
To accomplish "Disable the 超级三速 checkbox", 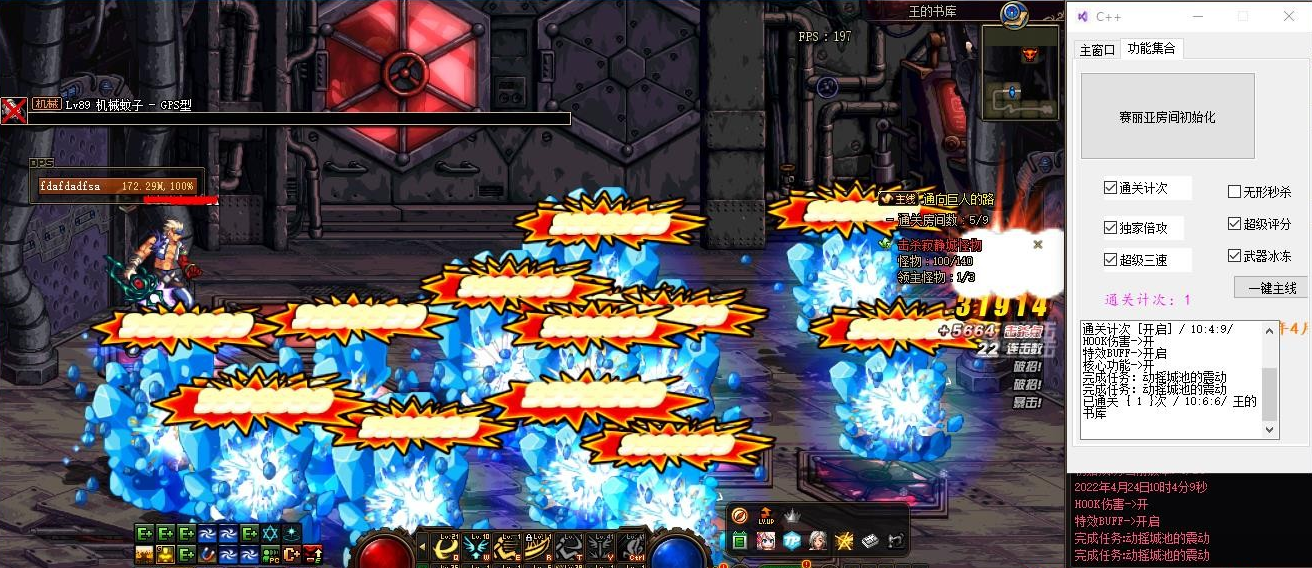I will 1111,260.
